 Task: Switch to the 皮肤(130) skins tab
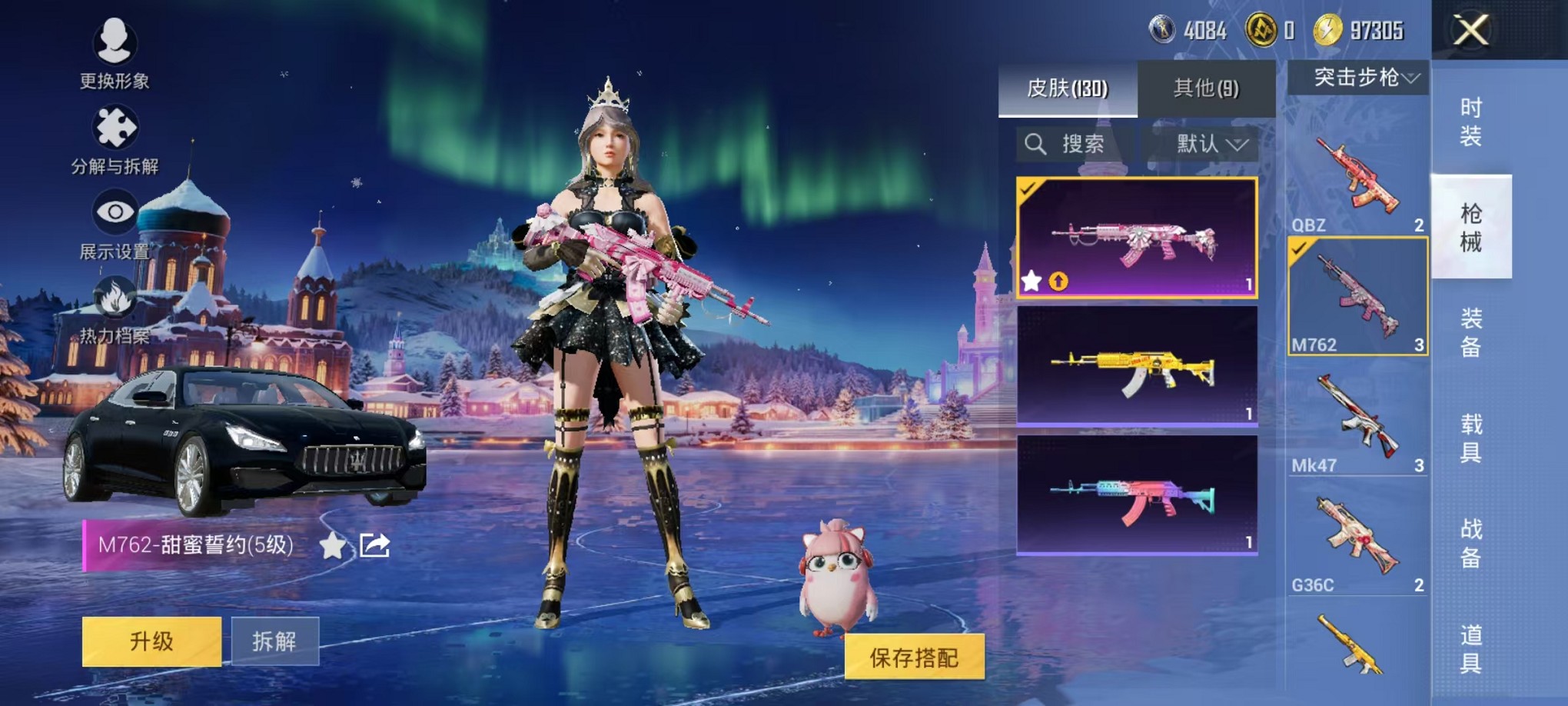(1068, 88)
